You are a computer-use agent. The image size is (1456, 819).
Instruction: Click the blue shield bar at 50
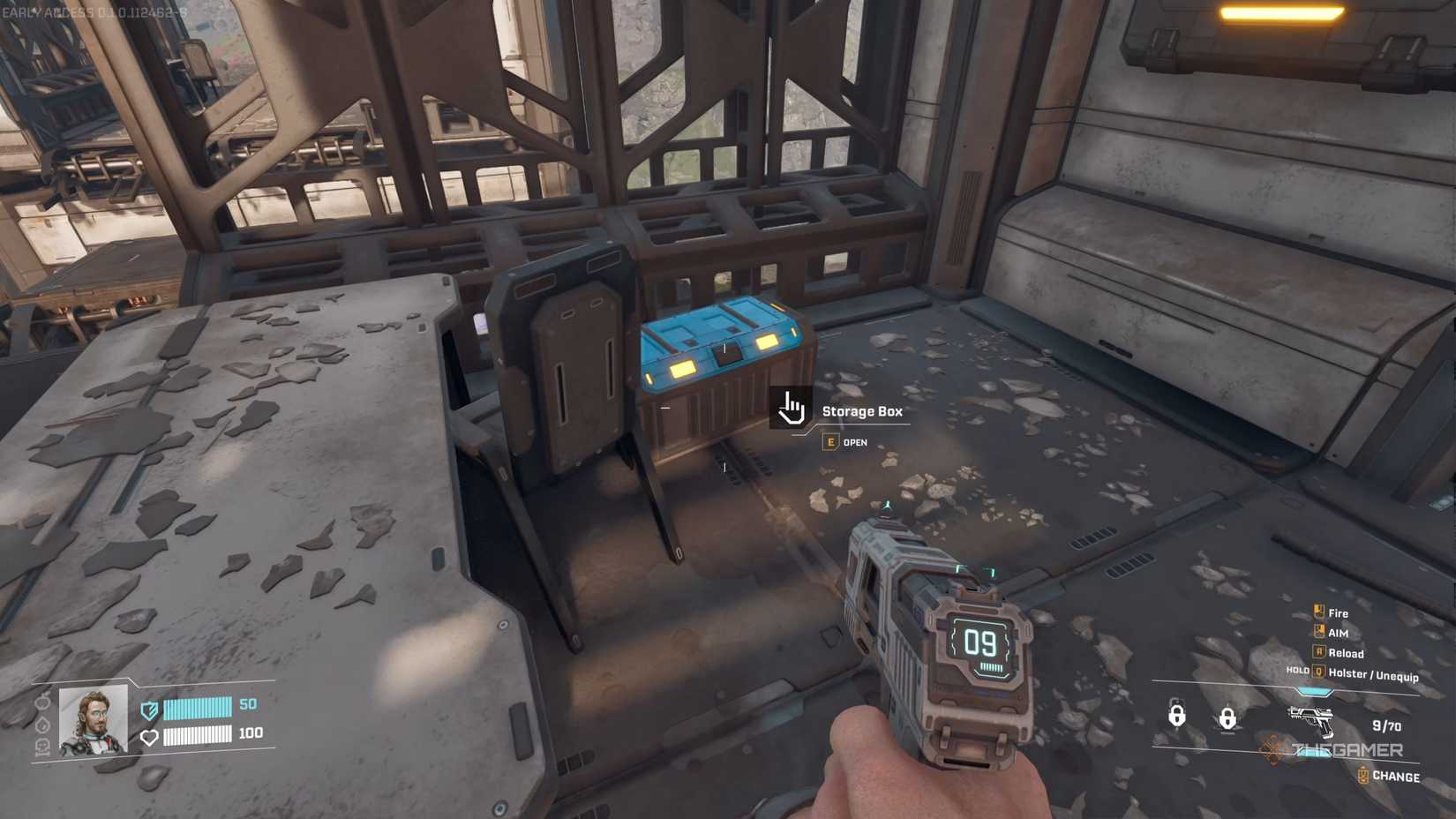coord(197,707)
